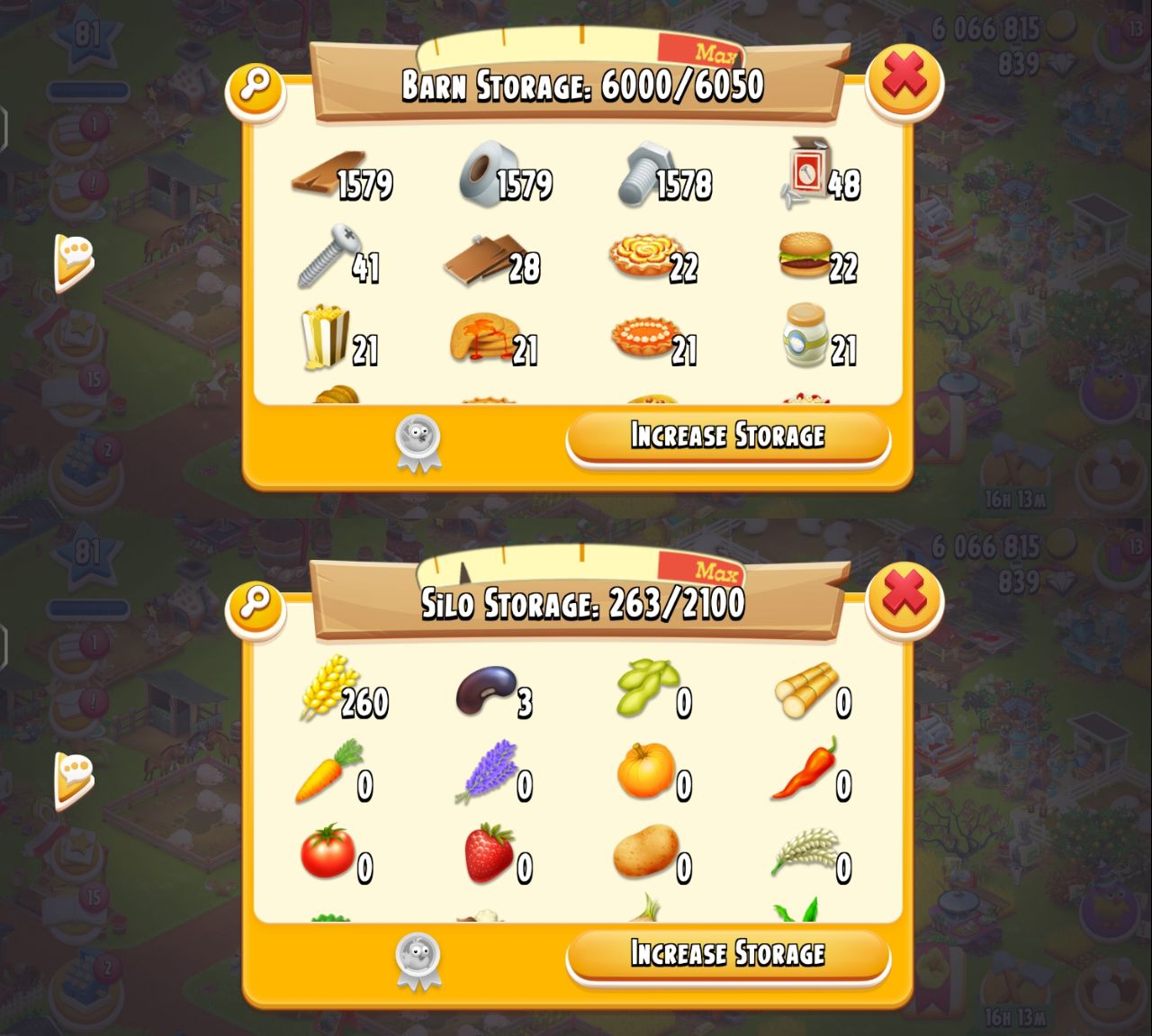Viewport: 1152px width, 1036px height.
Task: Select the wooden plank item with 1579
Action: tap(329, 176)
